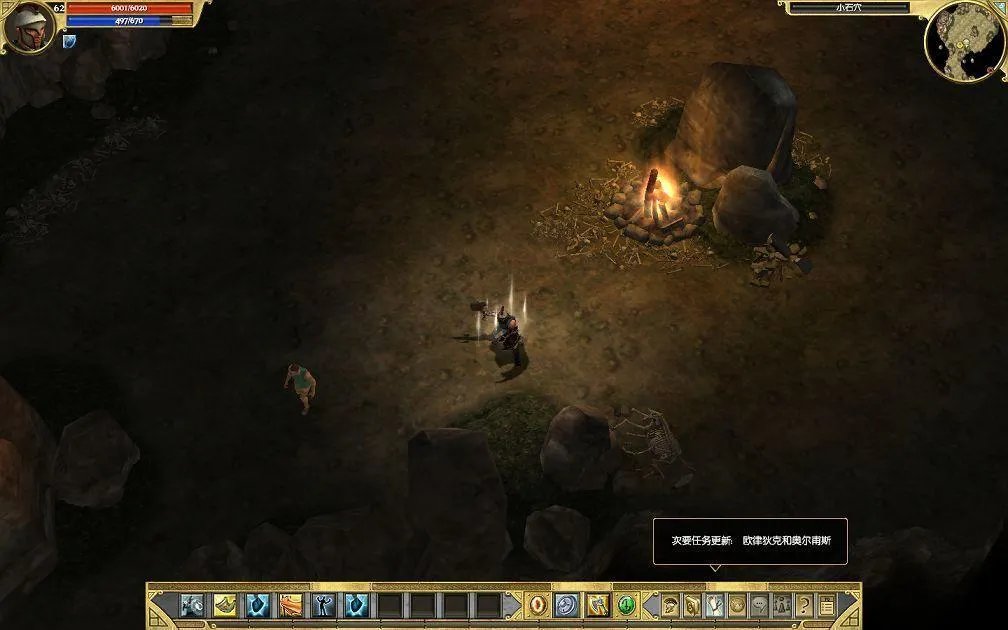1008x630 pixels.
Task: Activate the yellow horn skill slot
Action: click(226, 605)
